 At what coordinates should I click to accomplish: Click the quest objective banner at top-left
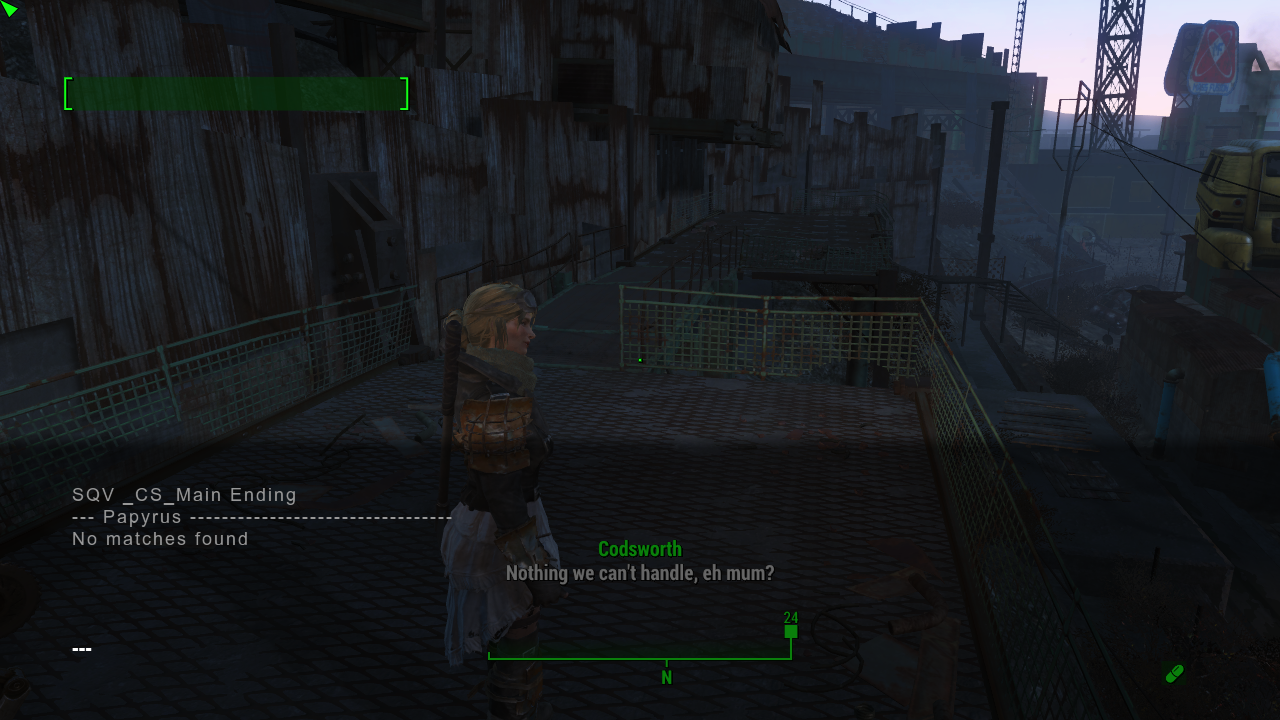(235, 93)
